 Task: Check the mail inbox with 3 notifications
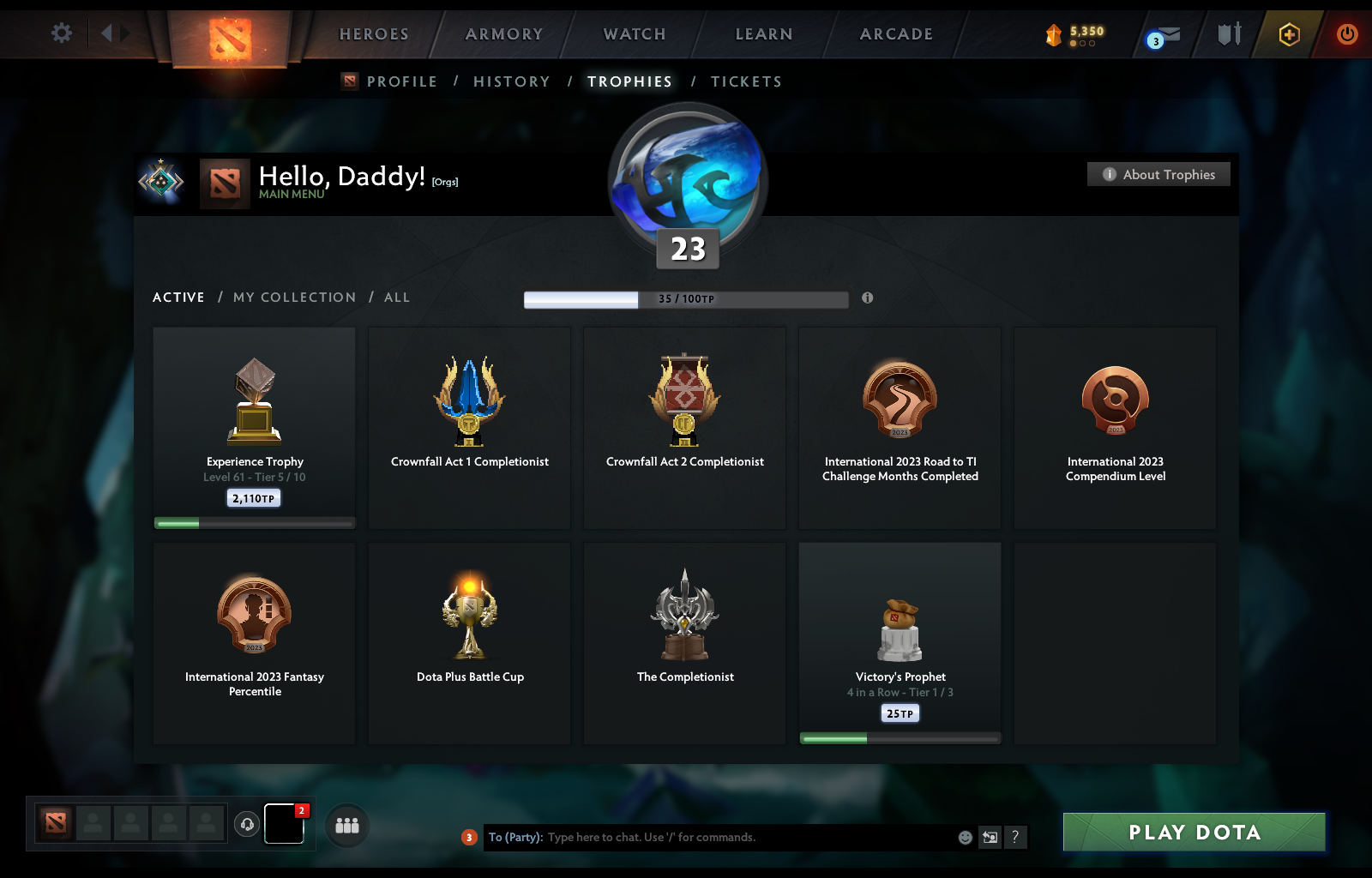[x=1166, y=34]
